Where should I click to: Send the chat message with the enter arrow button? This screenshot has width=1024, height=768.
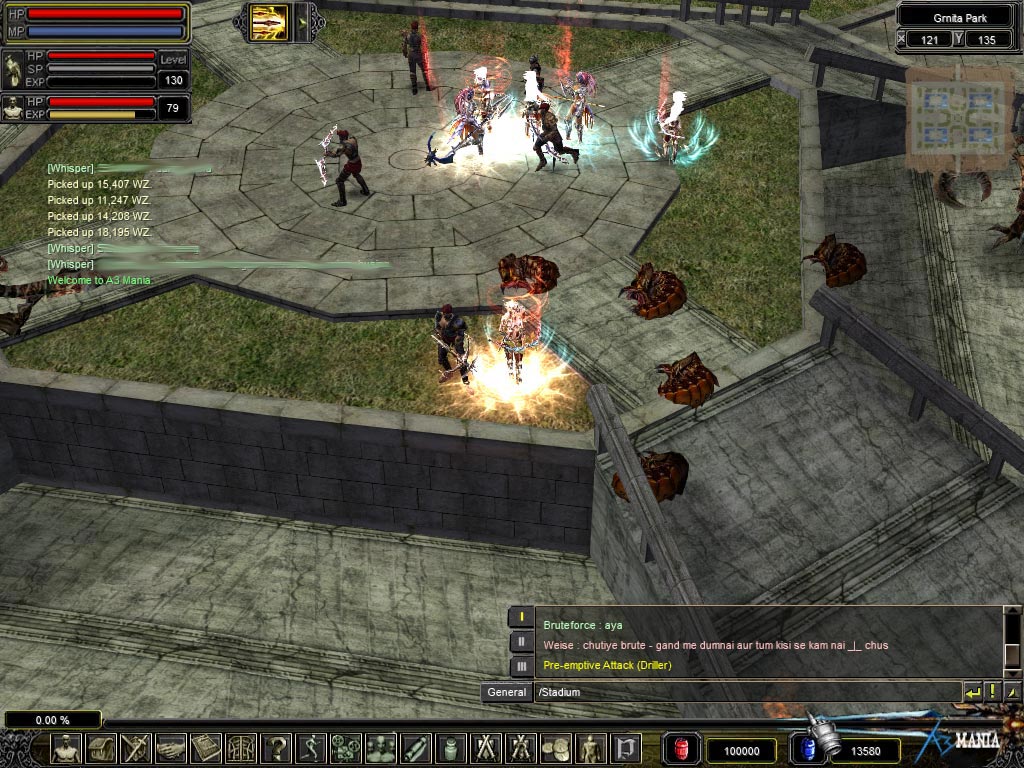pyautogui.click(x=972, y=692)
